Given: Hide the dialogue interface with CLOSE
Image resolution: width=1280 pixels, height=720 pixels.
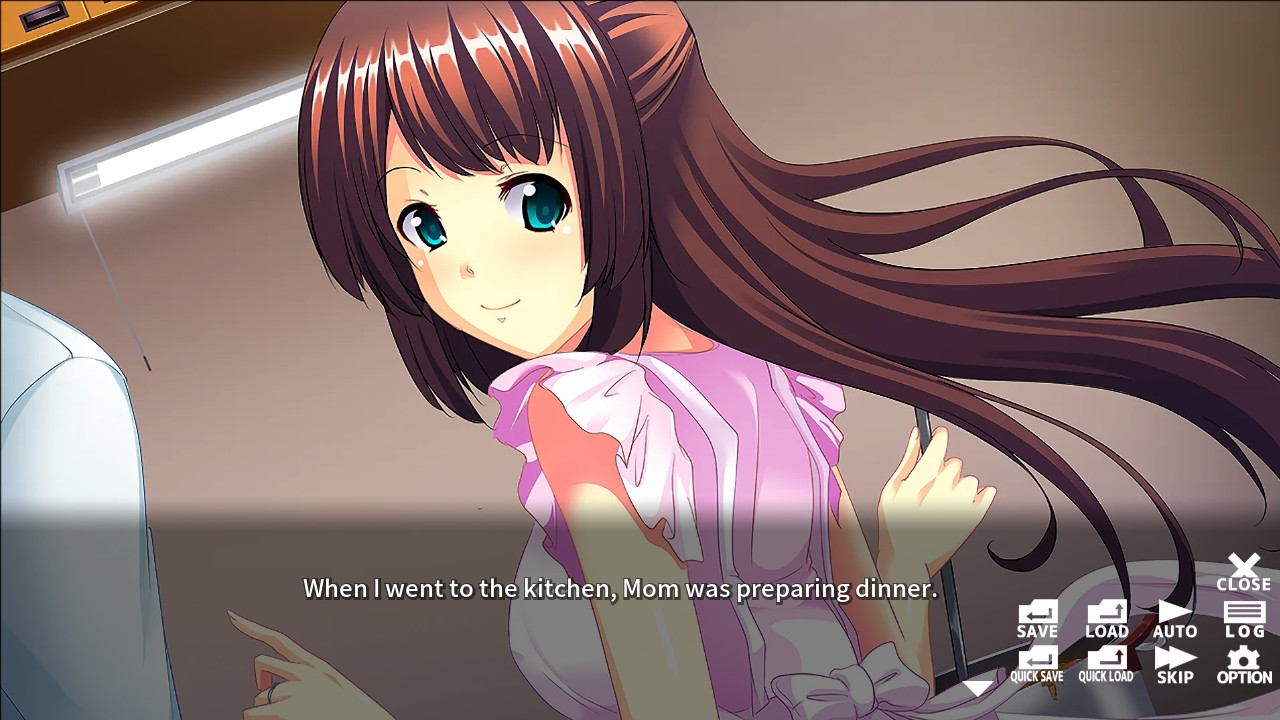Looking at the screenshot, I should pyautogui.click(x=1243, y=570).
